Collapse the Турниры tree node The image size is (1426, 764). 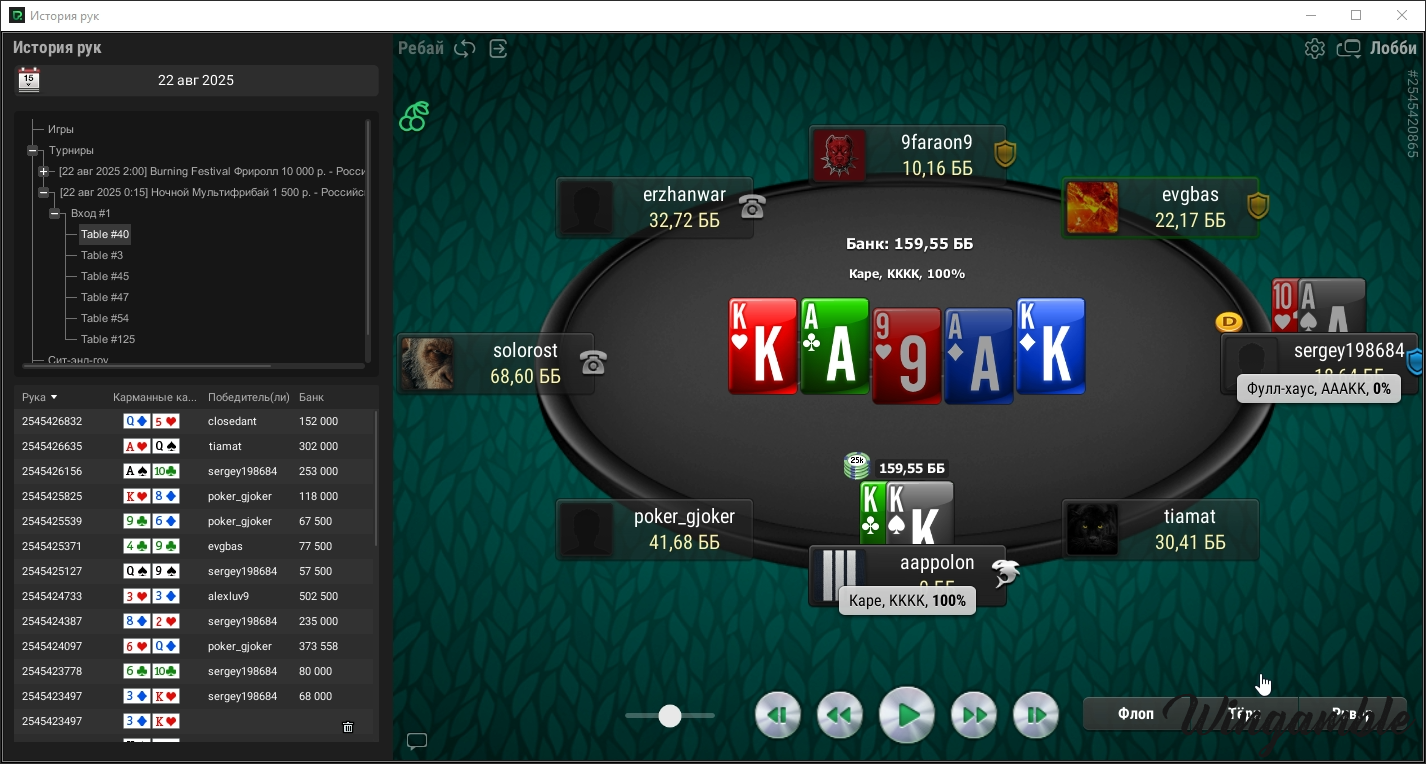tap(33, 150)
